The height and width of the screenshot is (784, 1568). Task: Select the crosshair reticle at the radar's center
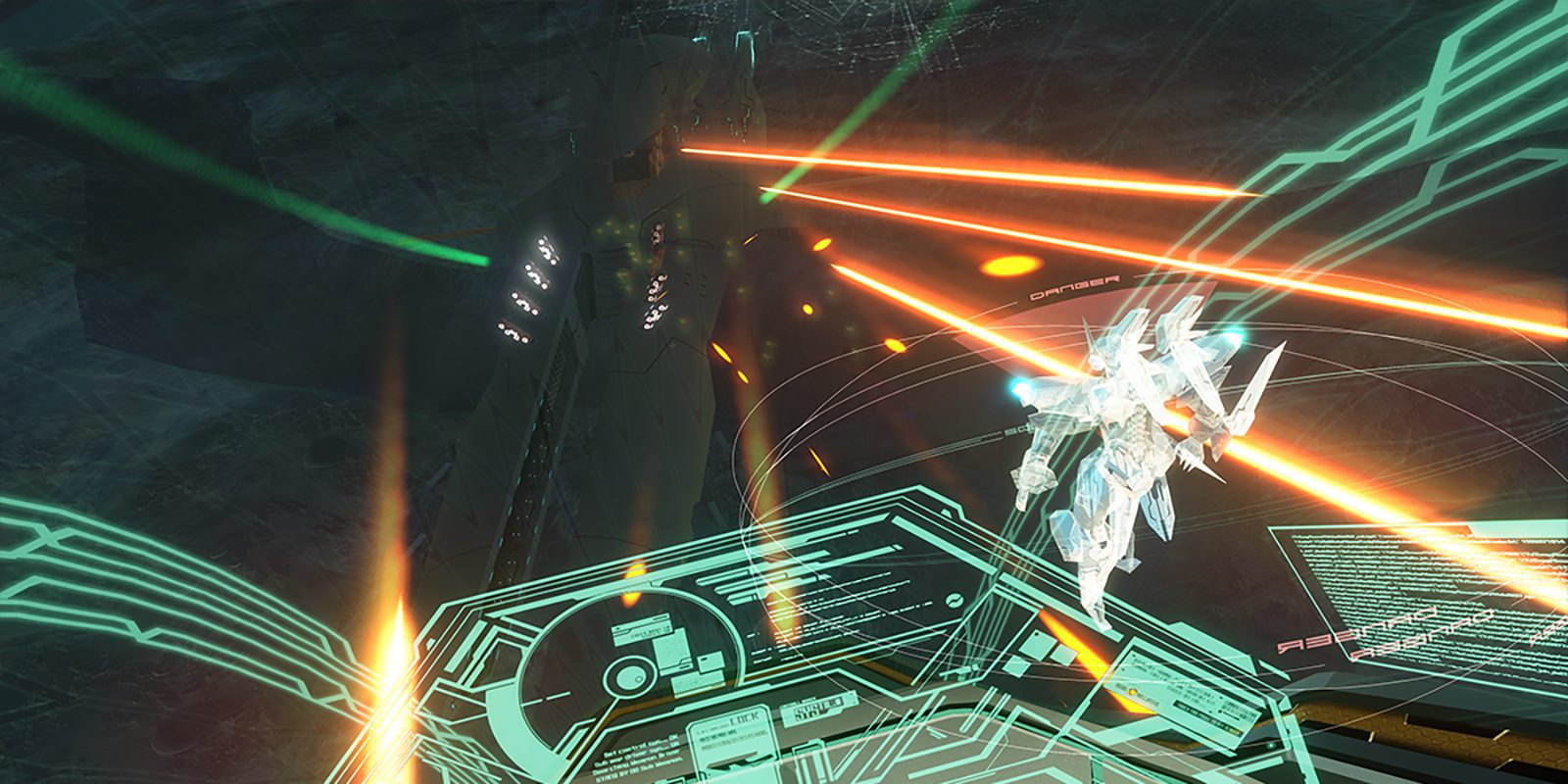click(629, 676)
